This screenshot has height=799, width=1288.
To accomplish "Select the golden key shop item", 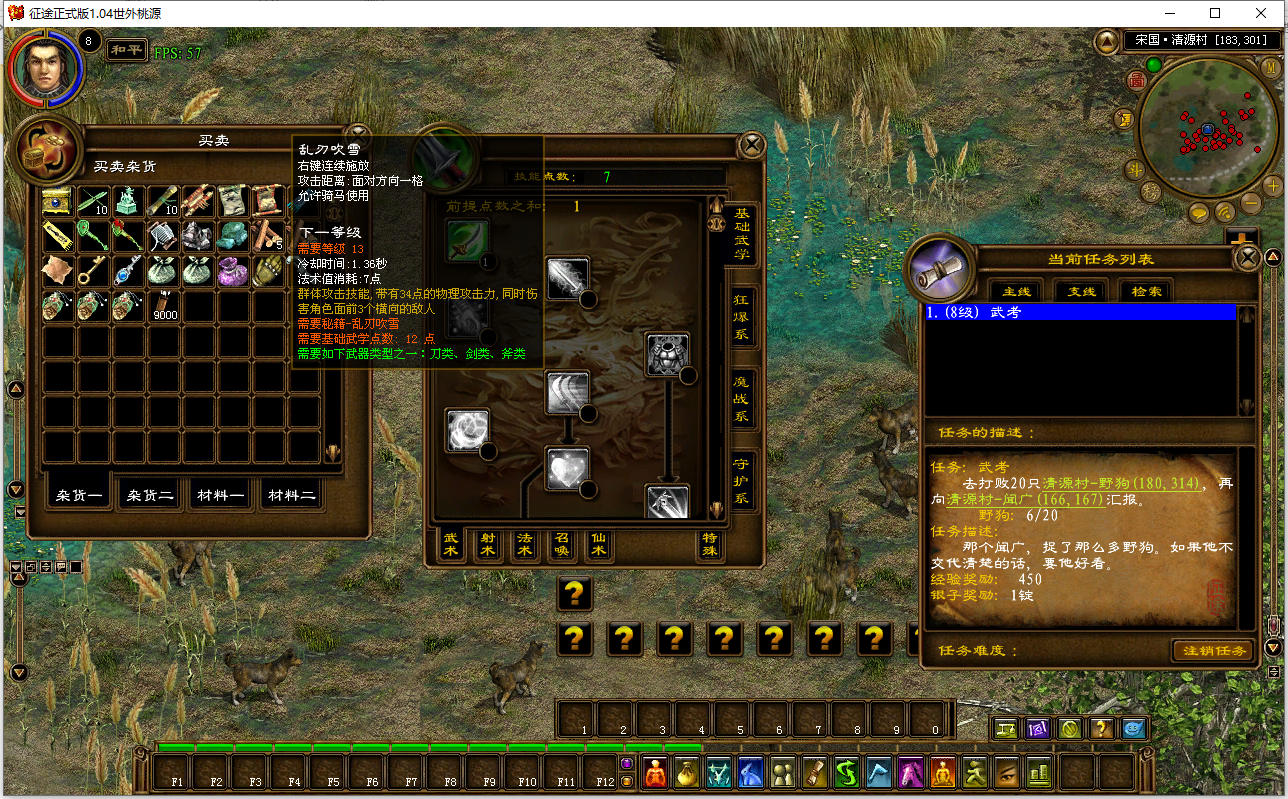I will tap(93, 270).
